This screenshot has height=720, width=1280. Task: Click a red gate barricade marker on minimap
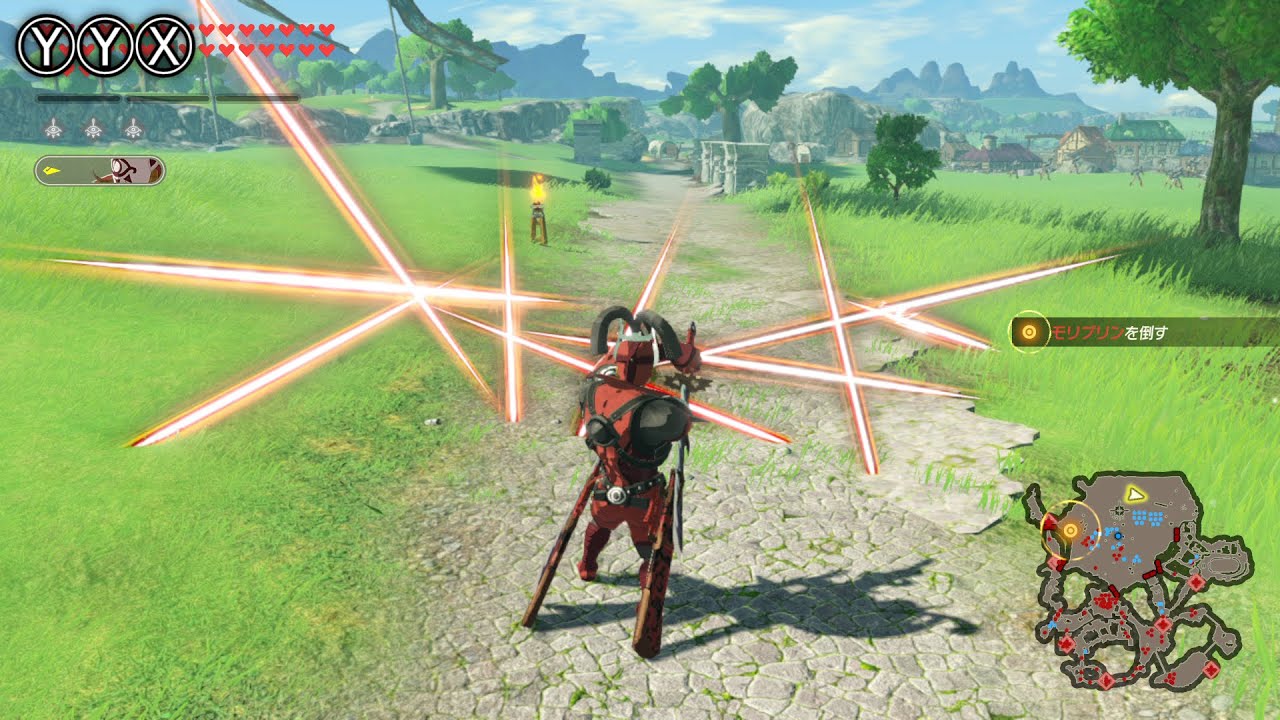1157,566
